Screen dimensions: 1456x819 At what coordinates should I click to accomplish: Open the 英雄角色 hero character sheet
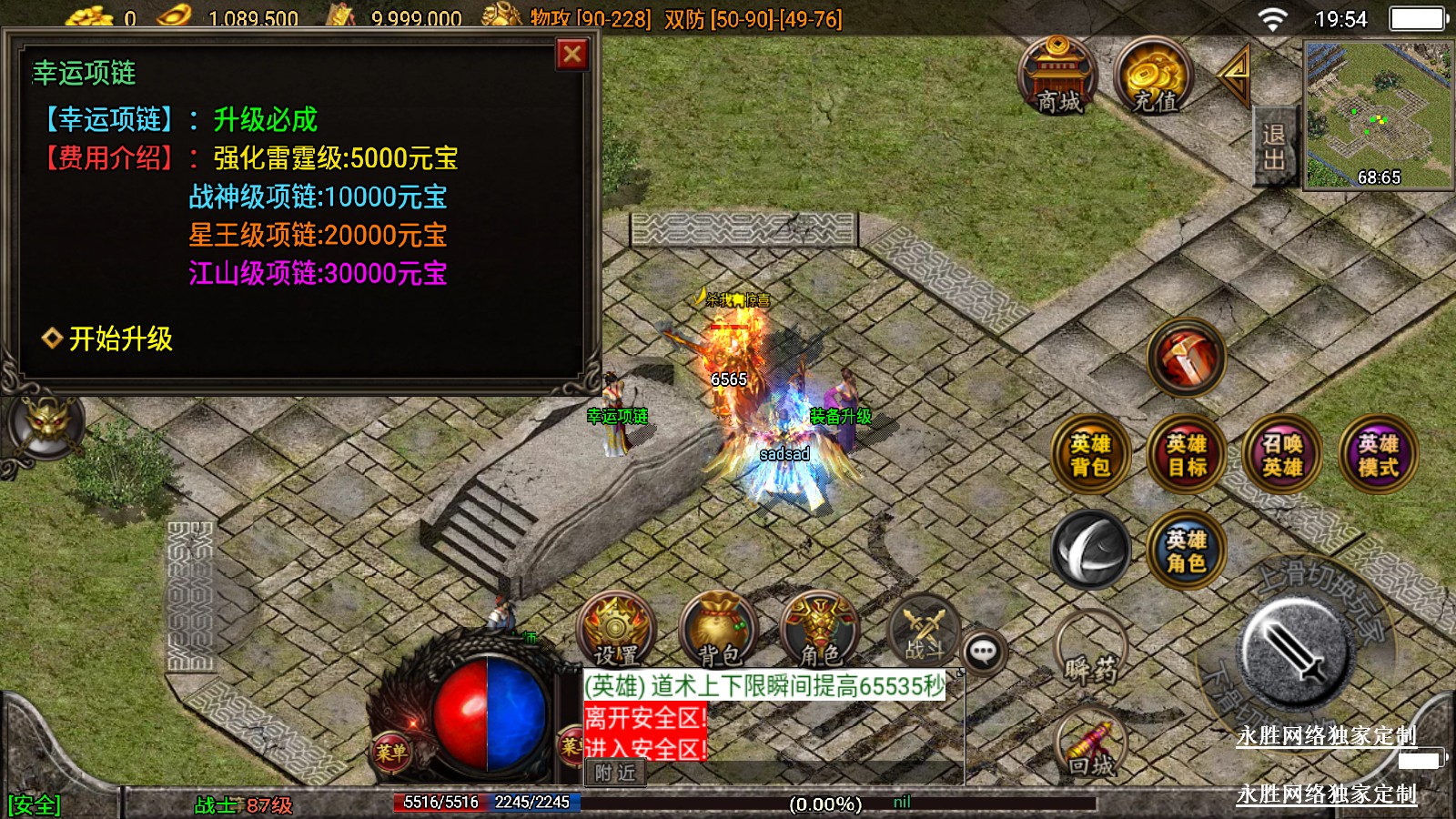point(1187,551)
